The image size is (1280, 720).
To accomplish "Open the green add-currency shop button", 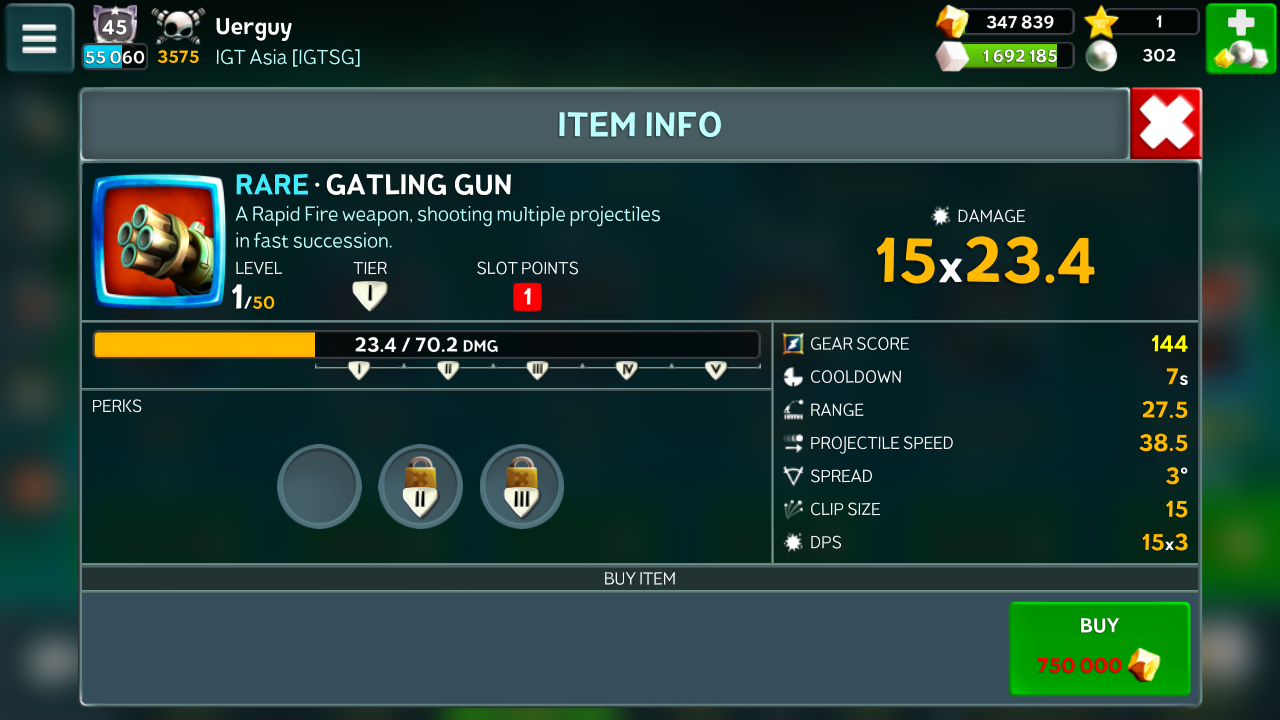I will (1239, 38).
